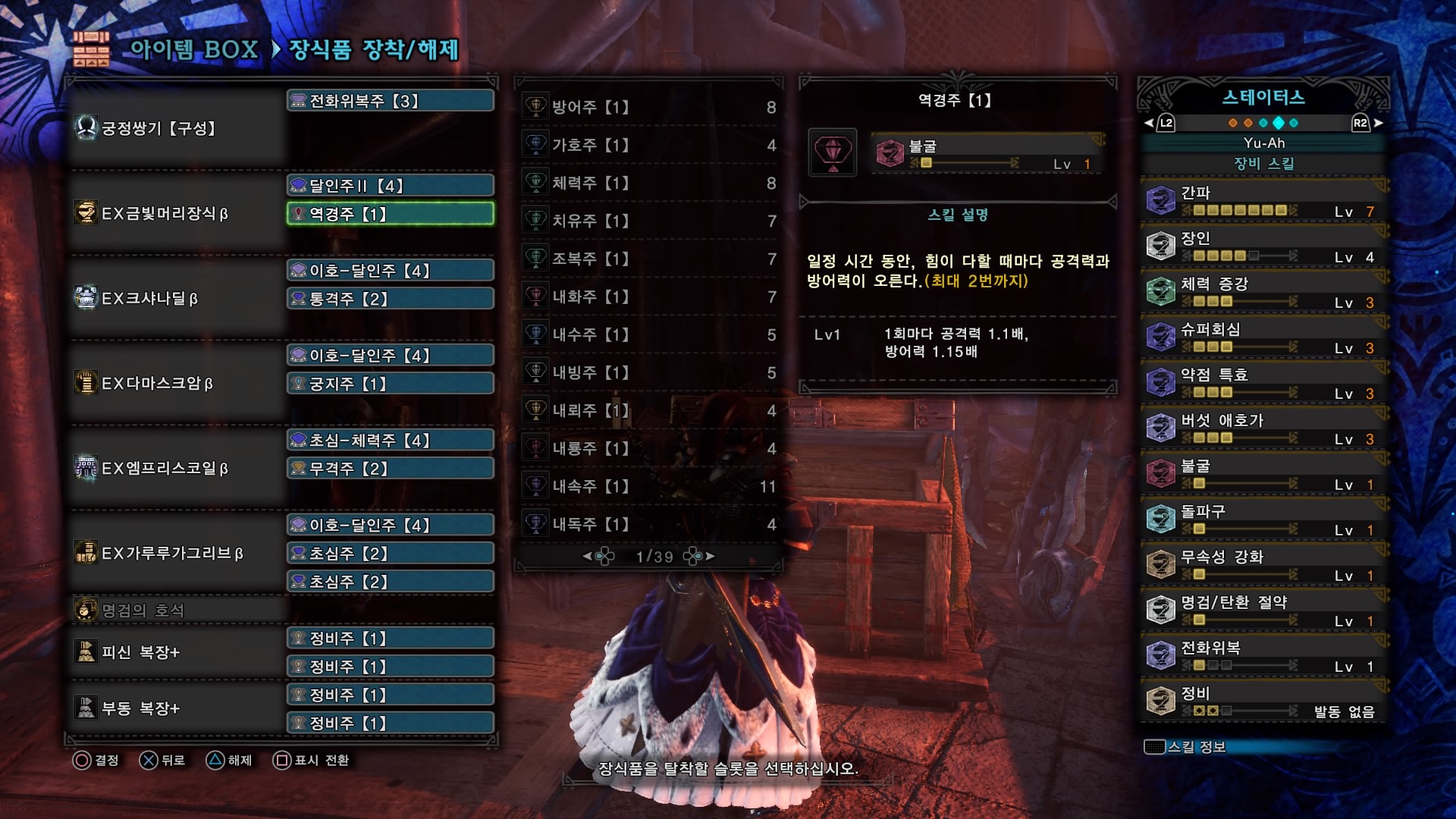
Task: Select the highlighted 역경주【1】 equipped slot
Action: tap(389, 214)
